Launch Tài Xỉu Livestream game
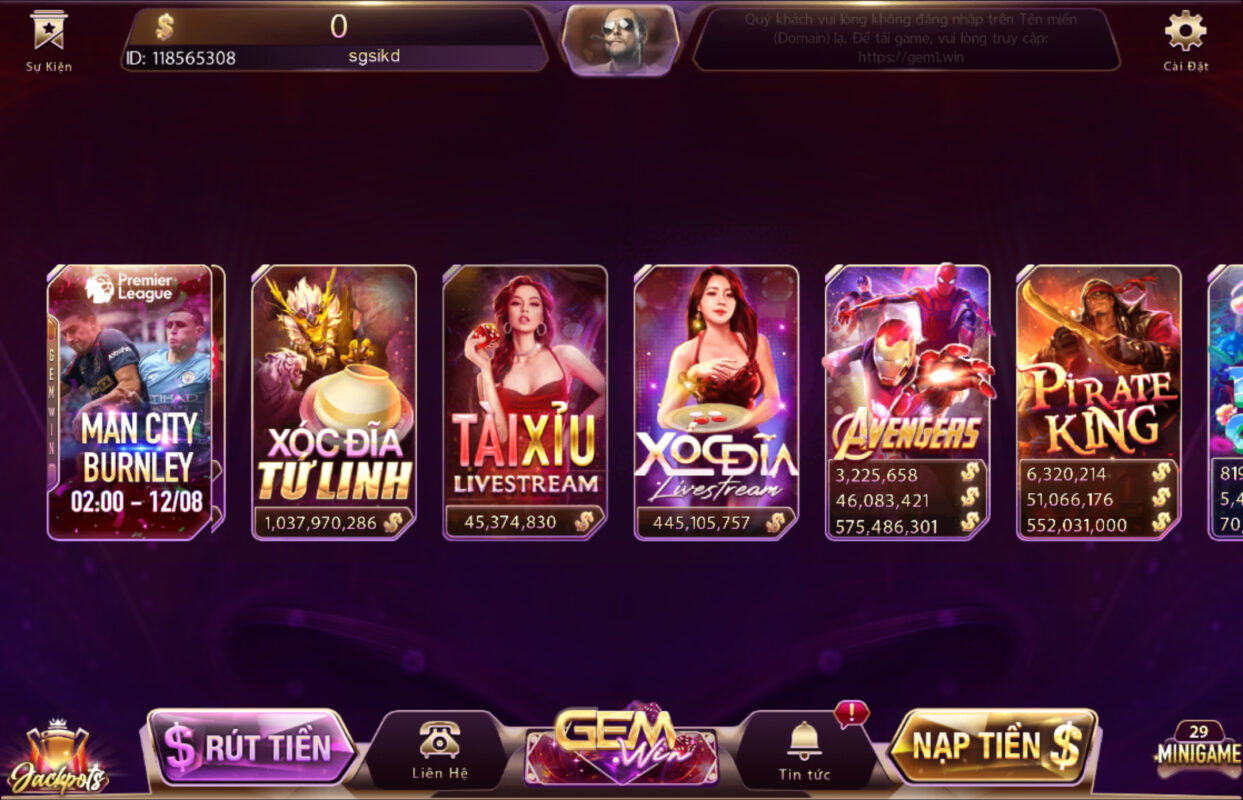 coord(525,402)
